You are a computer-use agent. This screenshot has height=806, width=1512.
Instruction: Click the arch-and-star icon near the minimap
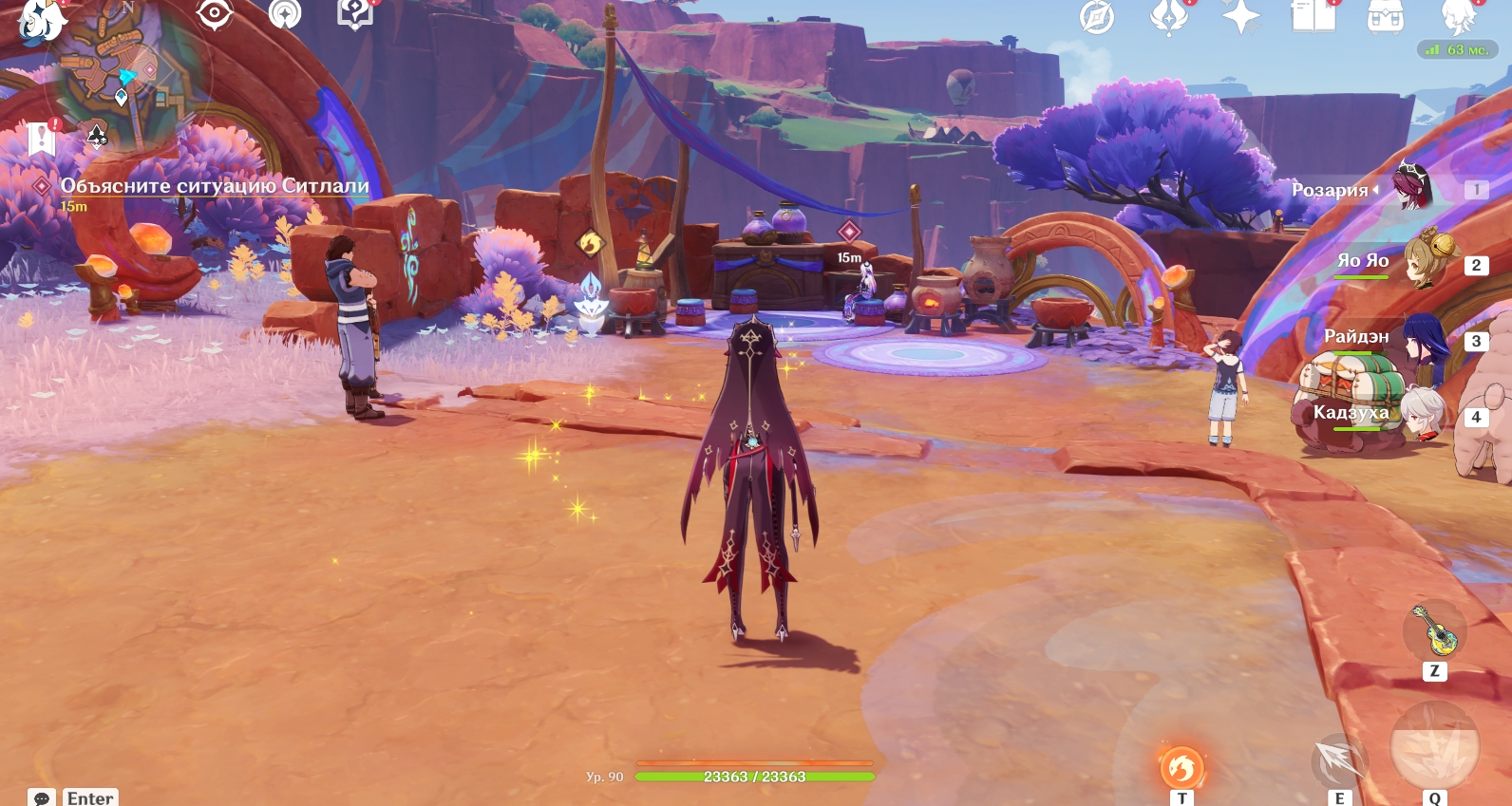click(285, 14)
